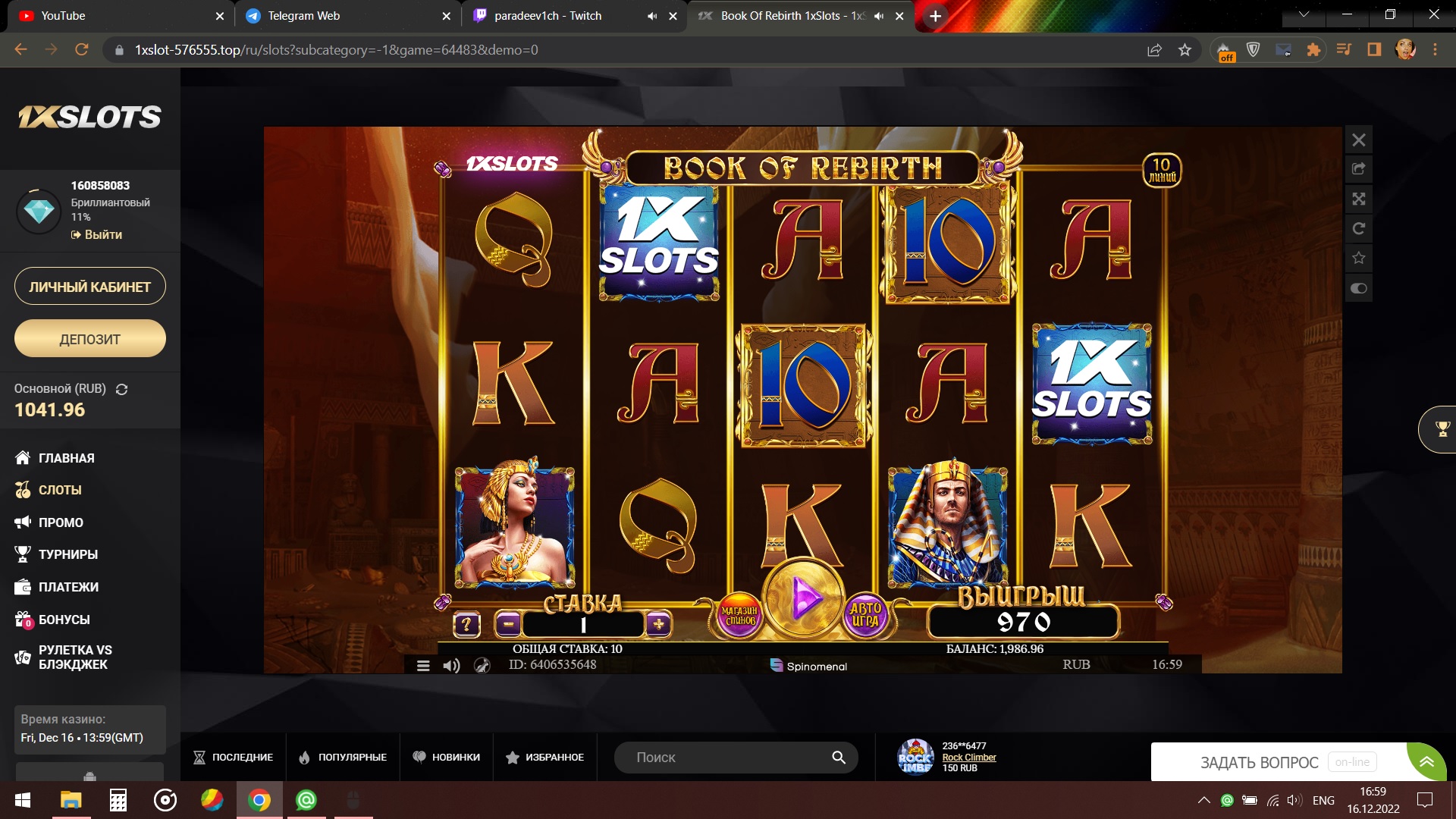Open the Депозит deposit page
This screenshot has width=1456, height=819.
[90, 339]
